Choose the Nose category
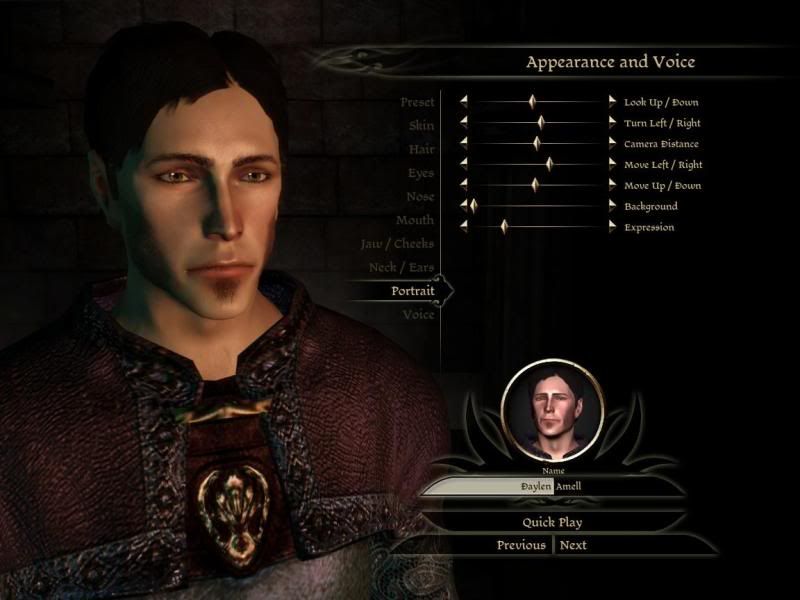The width and height of the screenshot is (800, 600). tap(419, 197)
